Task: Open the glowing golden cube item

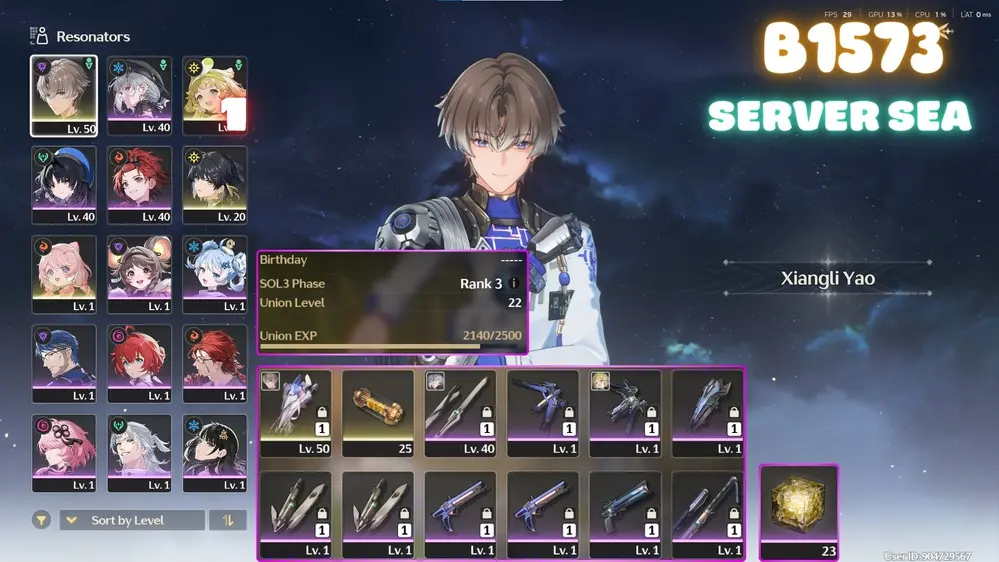Action: 799,511
